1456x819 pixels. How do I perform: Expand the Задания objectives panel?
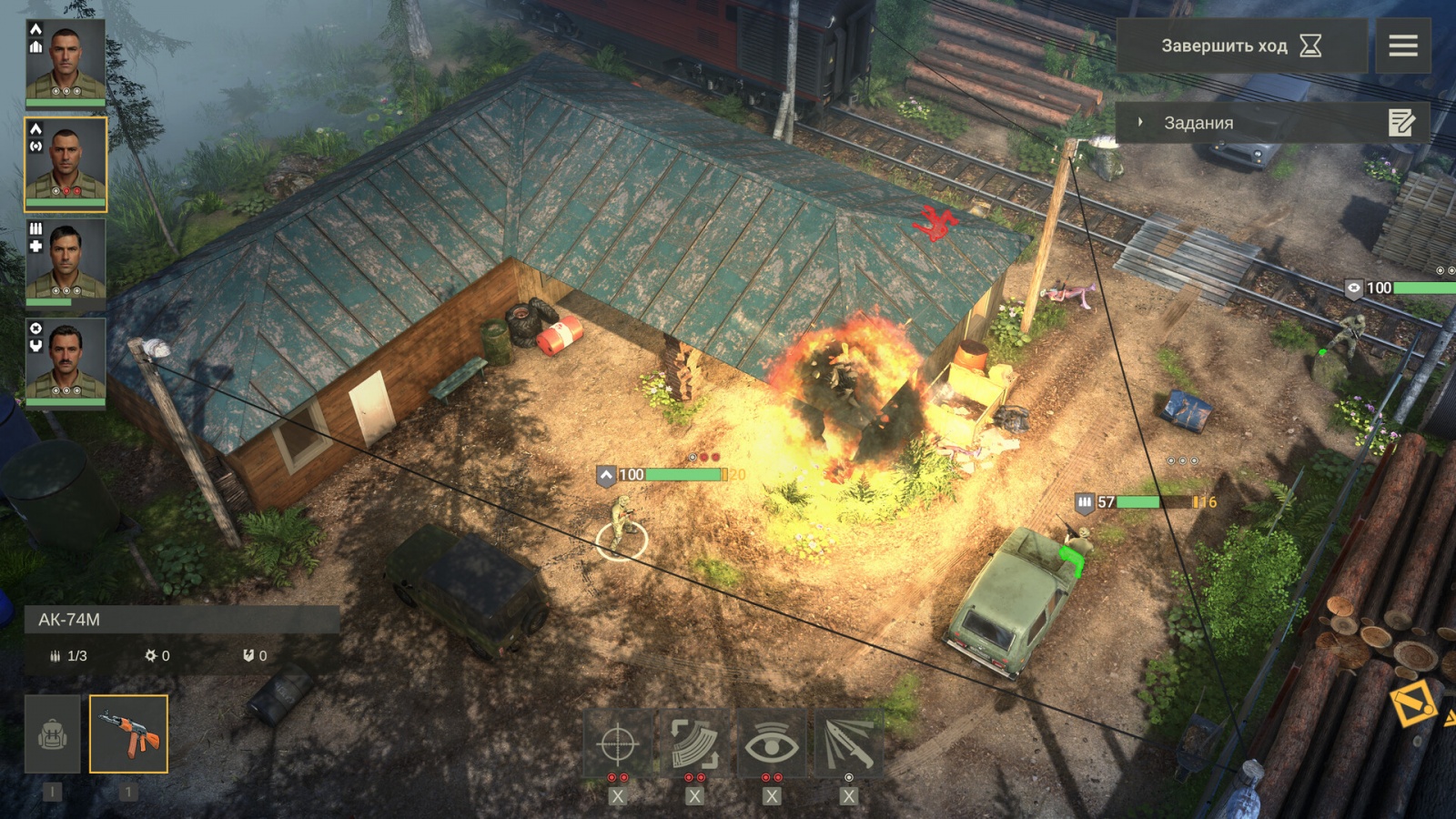1198,123
